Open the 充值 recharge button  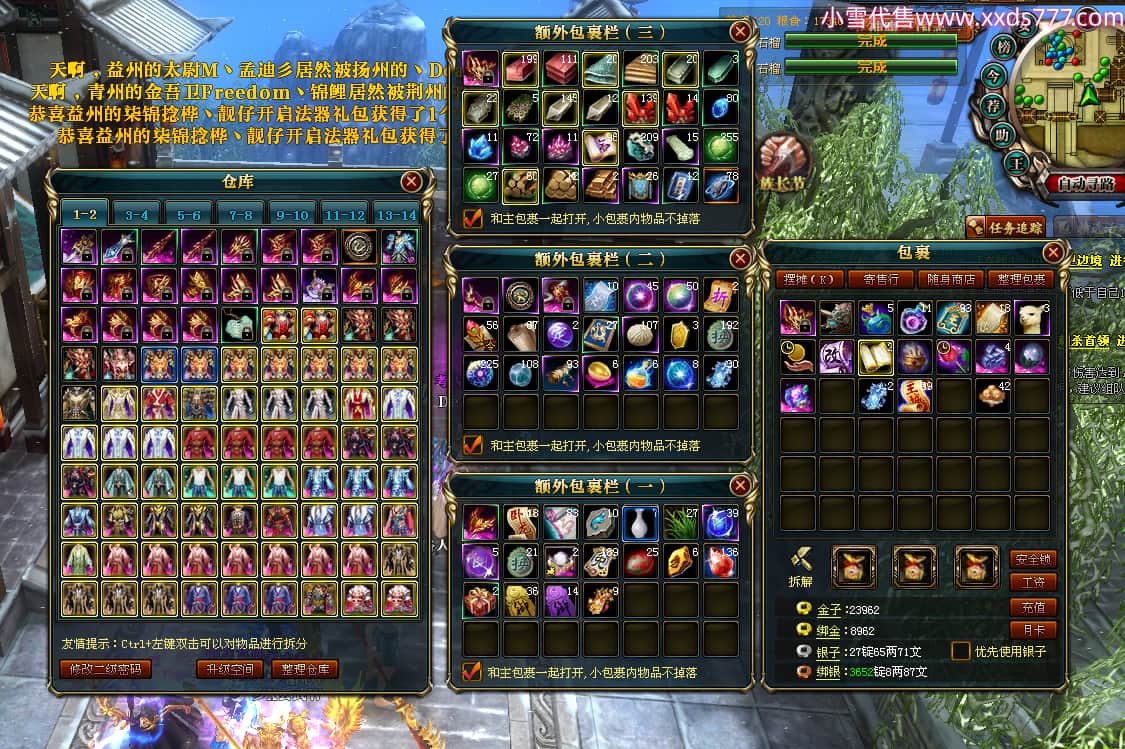[x=1033, y=607]
